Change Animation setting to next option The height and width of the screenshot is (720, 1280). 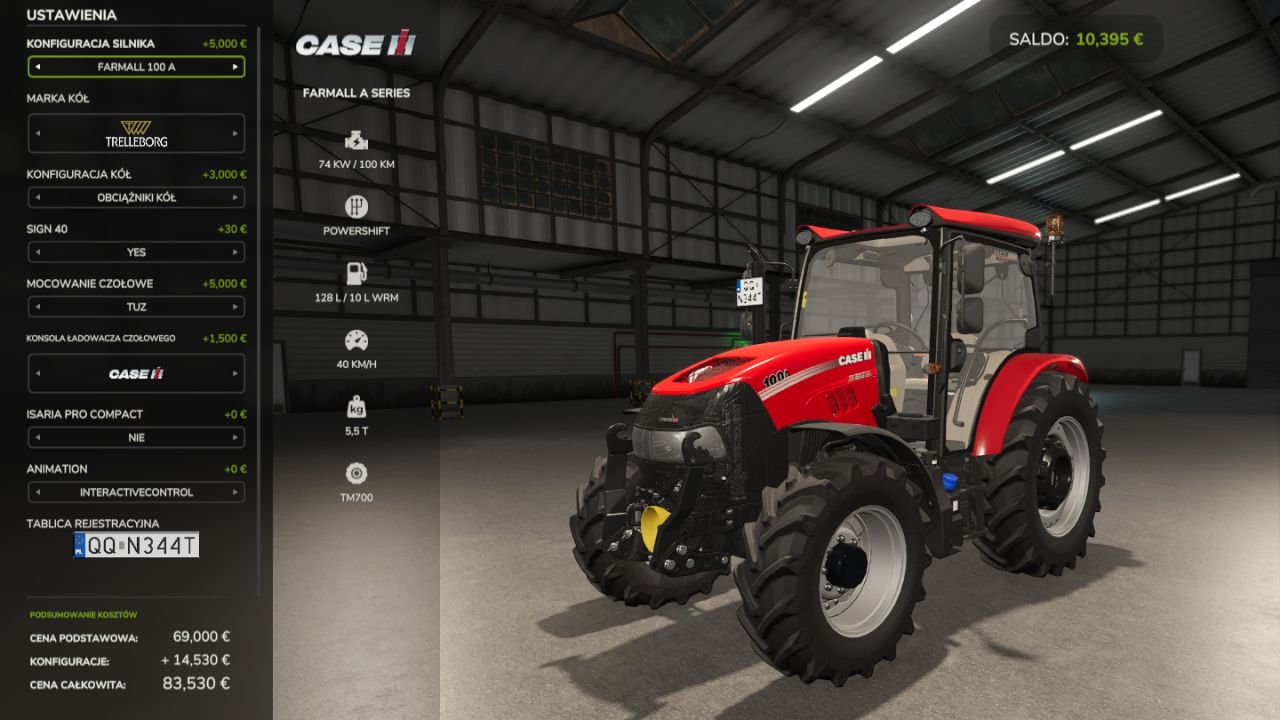235,492
